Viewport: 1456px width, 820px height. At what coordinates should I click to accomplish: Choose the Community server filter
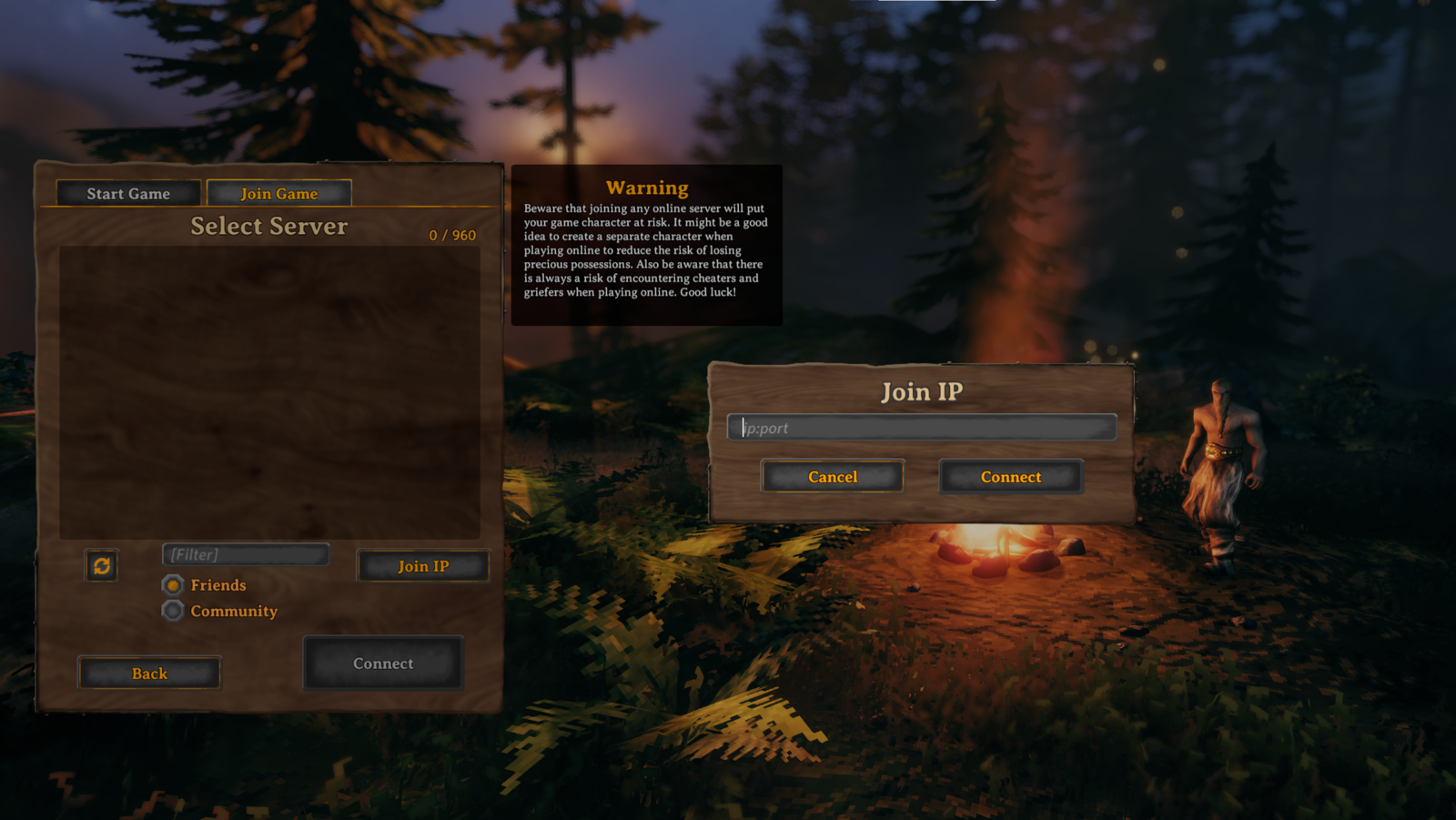(173, 611)
